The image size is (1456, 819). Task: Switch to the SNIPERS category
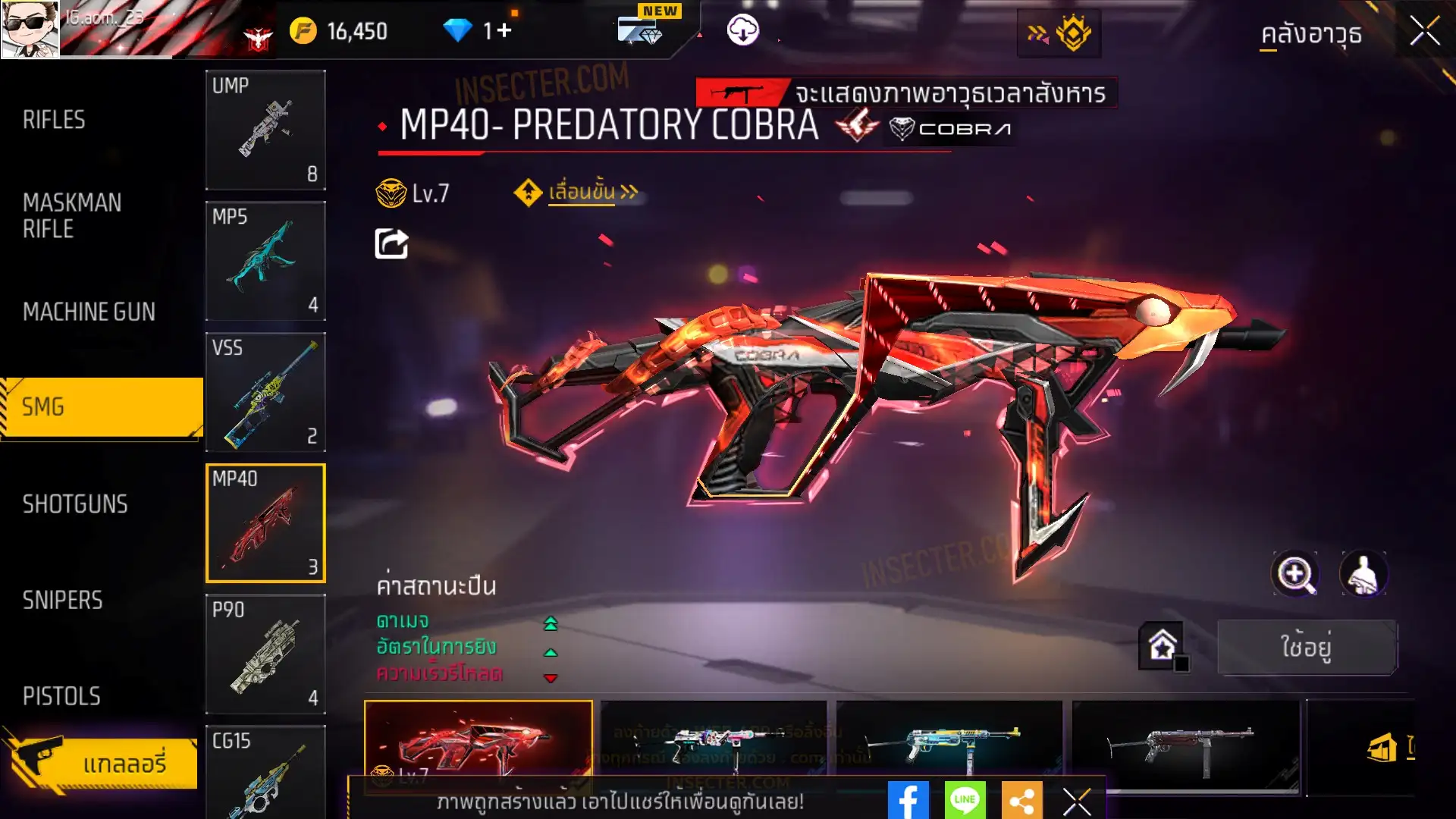[62, 601]
